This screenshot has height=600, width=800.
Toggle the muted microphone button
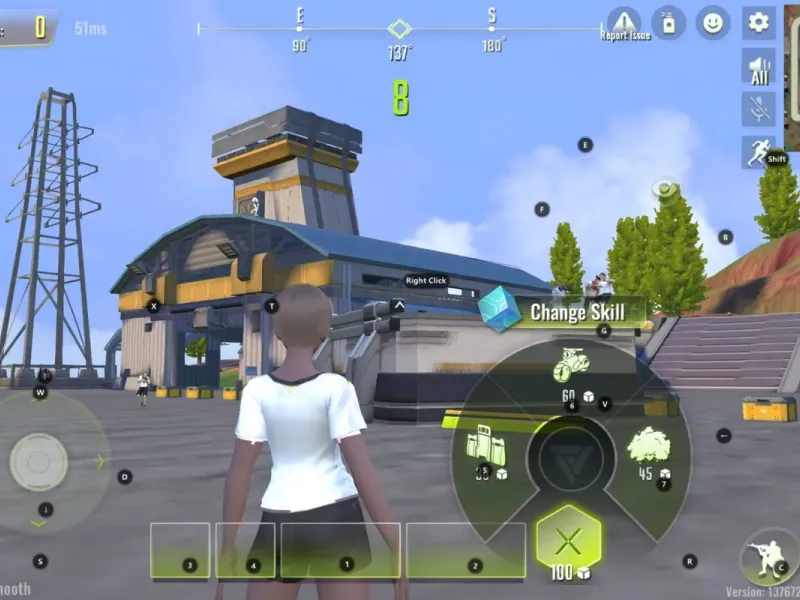click(x=759, y=109)
